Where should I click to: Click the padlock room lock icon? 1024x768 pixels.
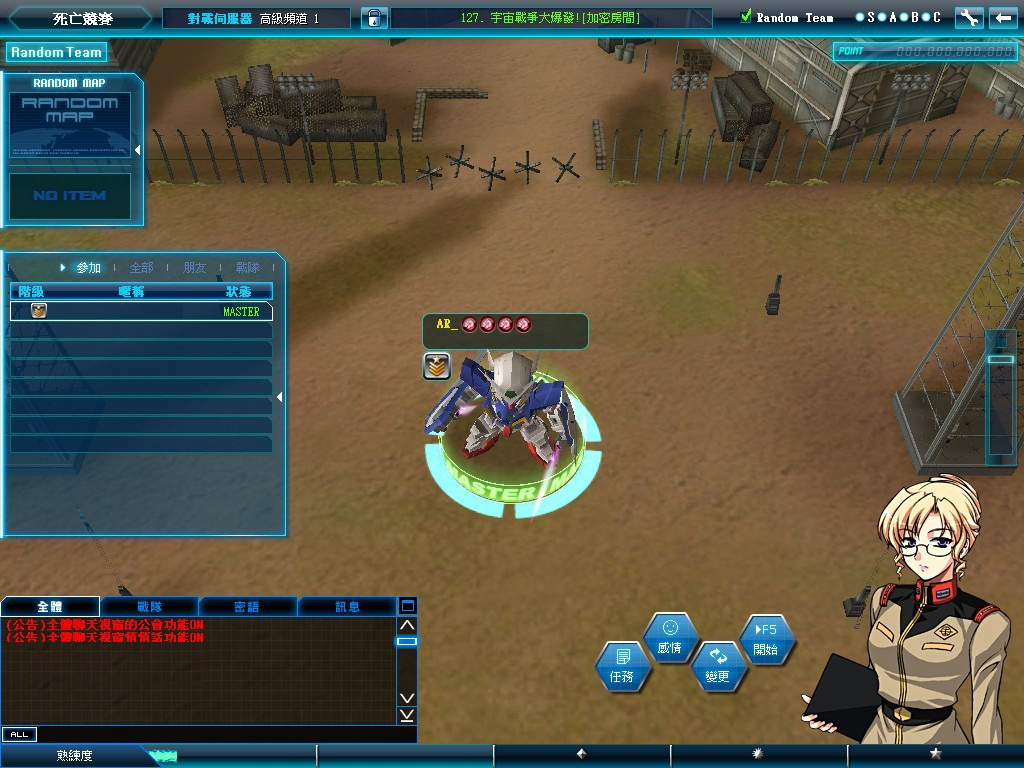(x=374, y=18)
